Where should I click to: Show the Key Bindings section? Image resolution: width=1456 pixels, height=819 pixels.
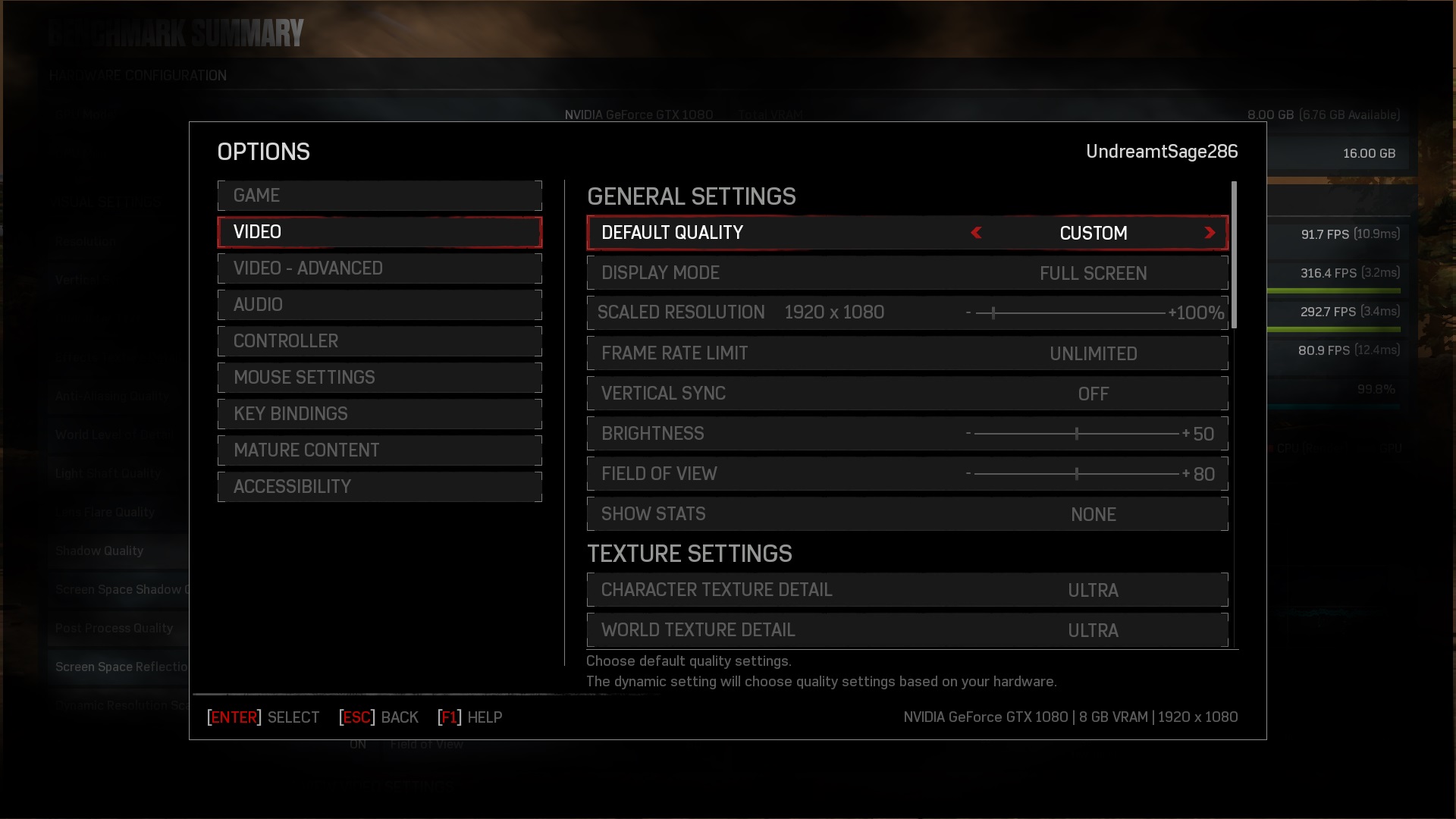click(379, 414)
